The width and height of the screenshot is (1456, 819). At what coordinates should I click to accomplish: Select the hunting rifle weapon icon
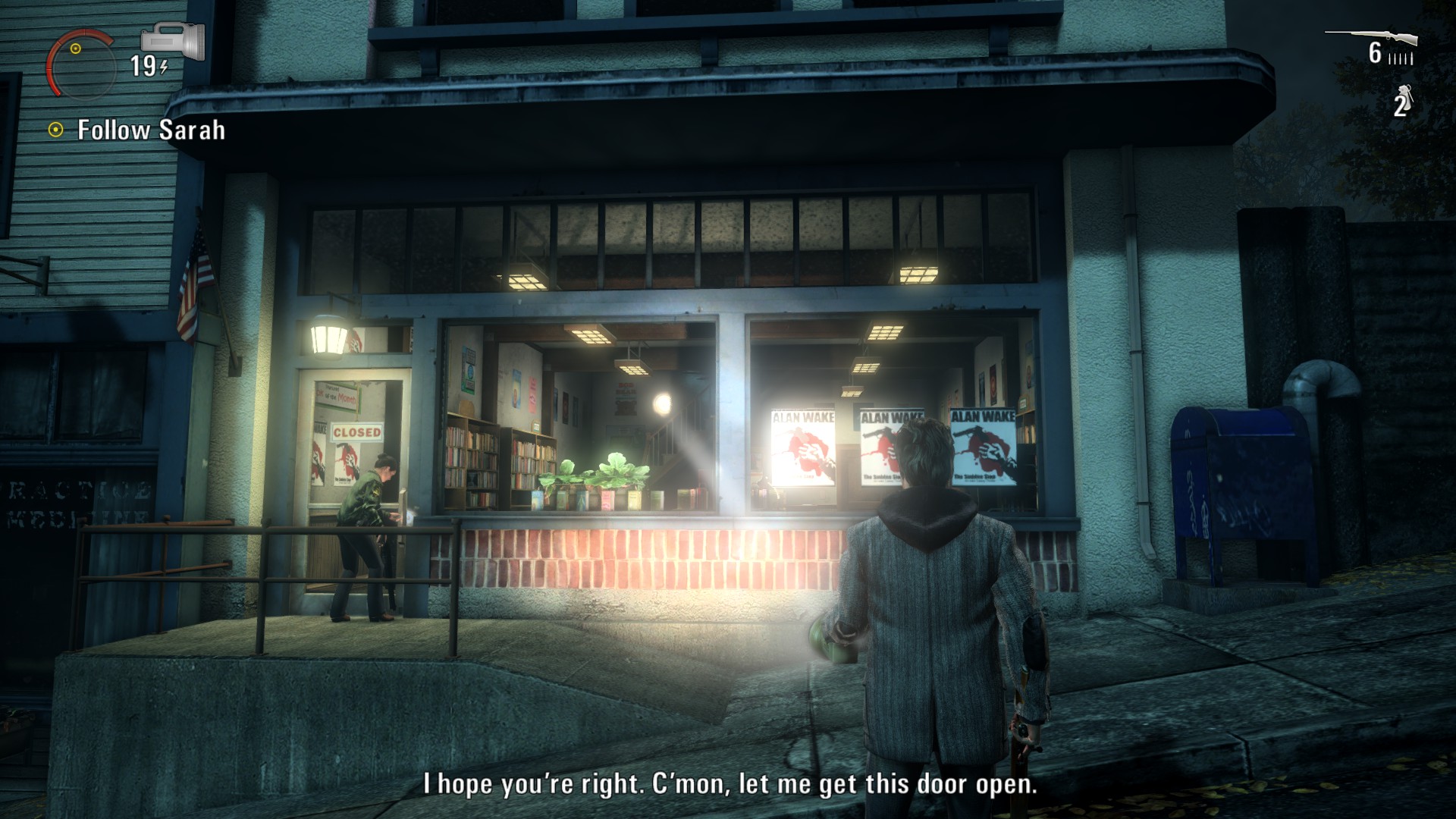point(1371,36)
